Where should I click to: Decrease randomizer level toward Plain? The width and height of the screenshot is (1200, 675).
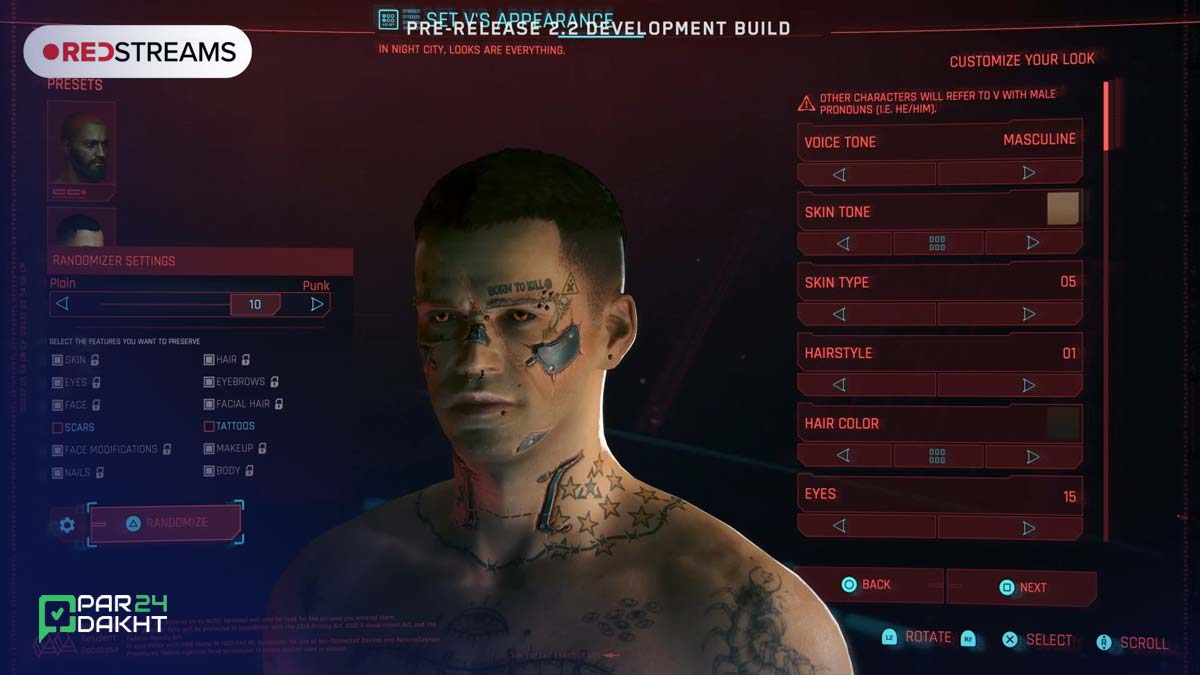(62, 304)
